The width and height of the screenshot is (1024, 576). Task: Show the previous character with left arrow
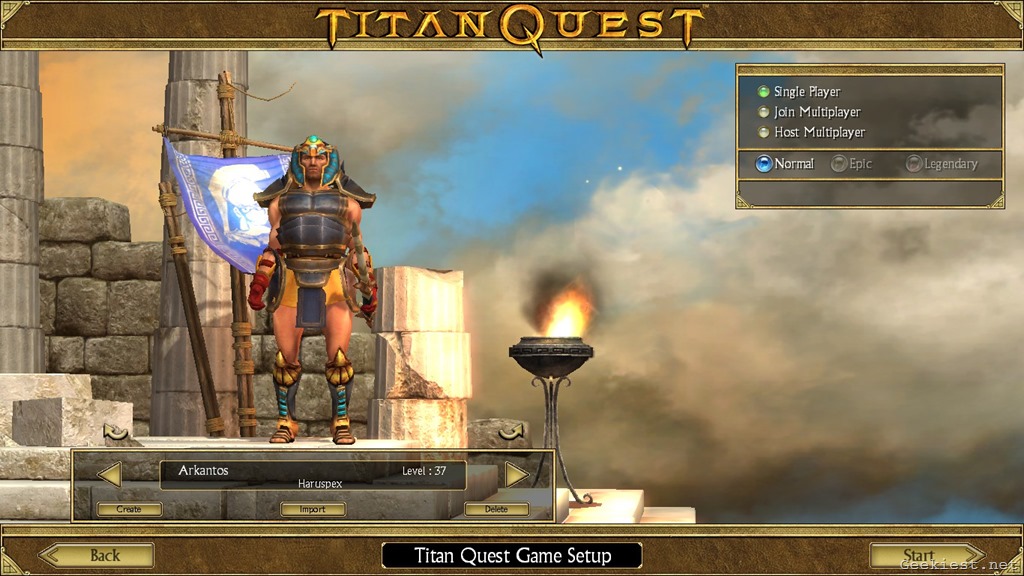click(x=109, y=474)
